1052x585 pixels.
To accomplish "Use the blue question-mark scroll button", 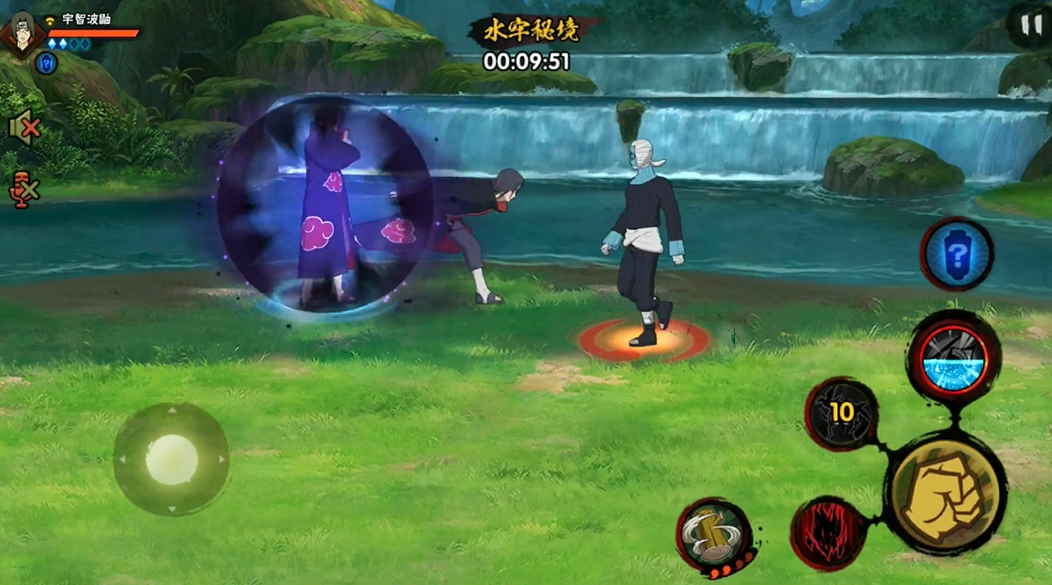I will pos(956,255).
